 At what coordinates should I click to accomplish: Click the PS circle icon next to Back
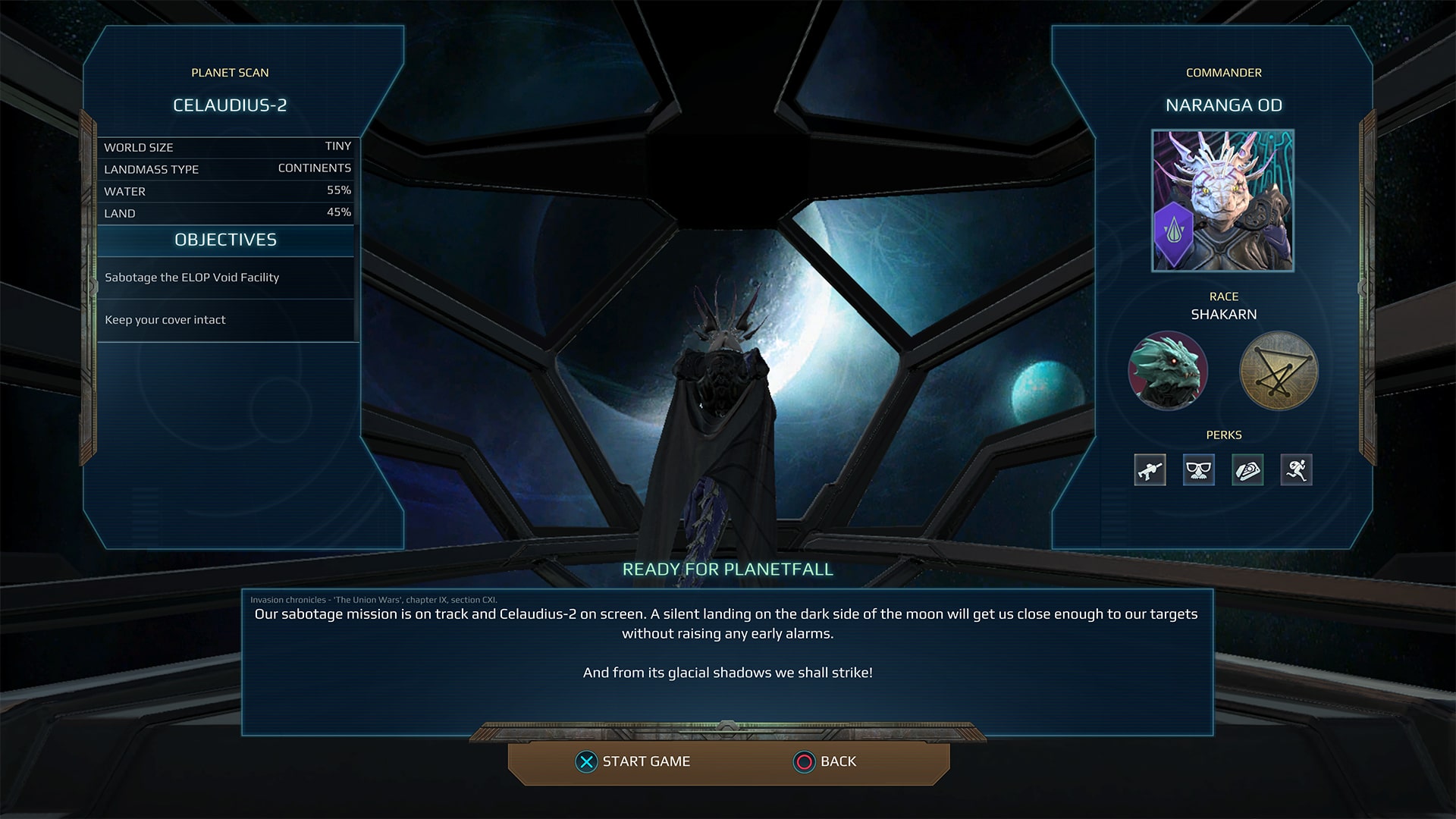pos(802,761)
